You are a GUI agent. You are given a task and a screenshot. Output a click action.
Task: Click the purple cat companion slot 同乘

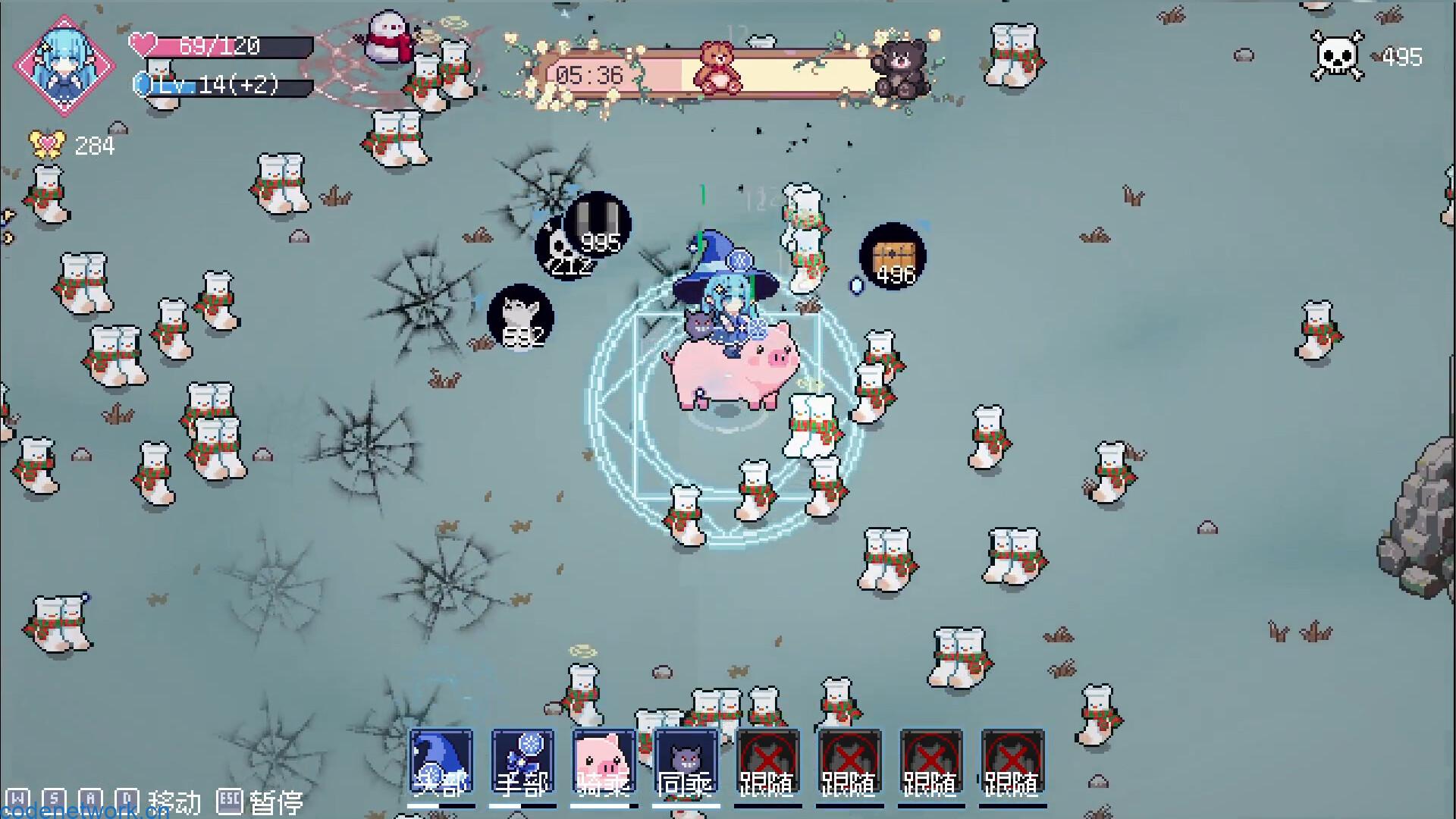tap(686, 758)
